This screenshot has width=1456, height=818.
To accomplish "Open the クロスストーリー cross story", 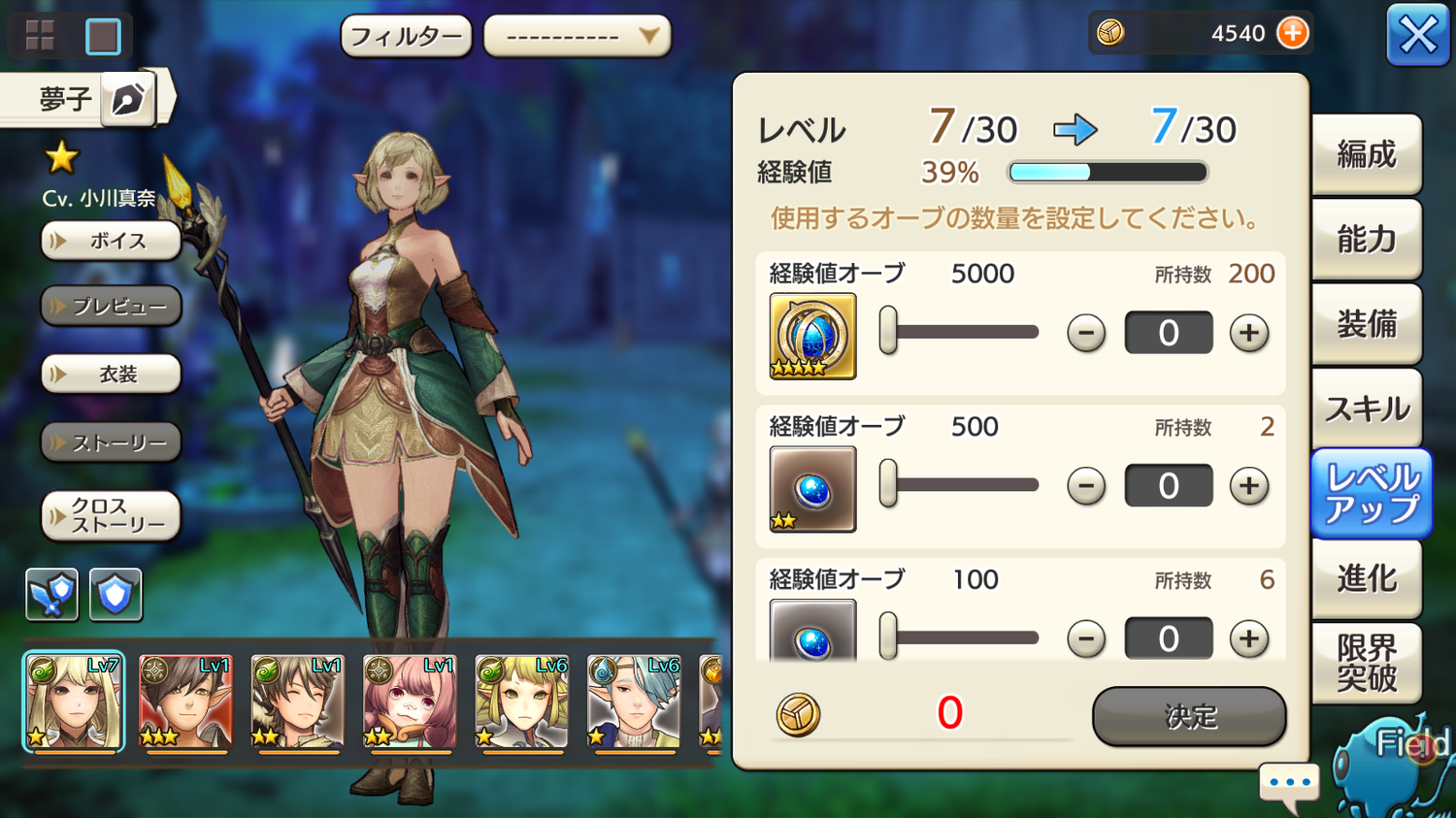I will [x=111, y=515].
